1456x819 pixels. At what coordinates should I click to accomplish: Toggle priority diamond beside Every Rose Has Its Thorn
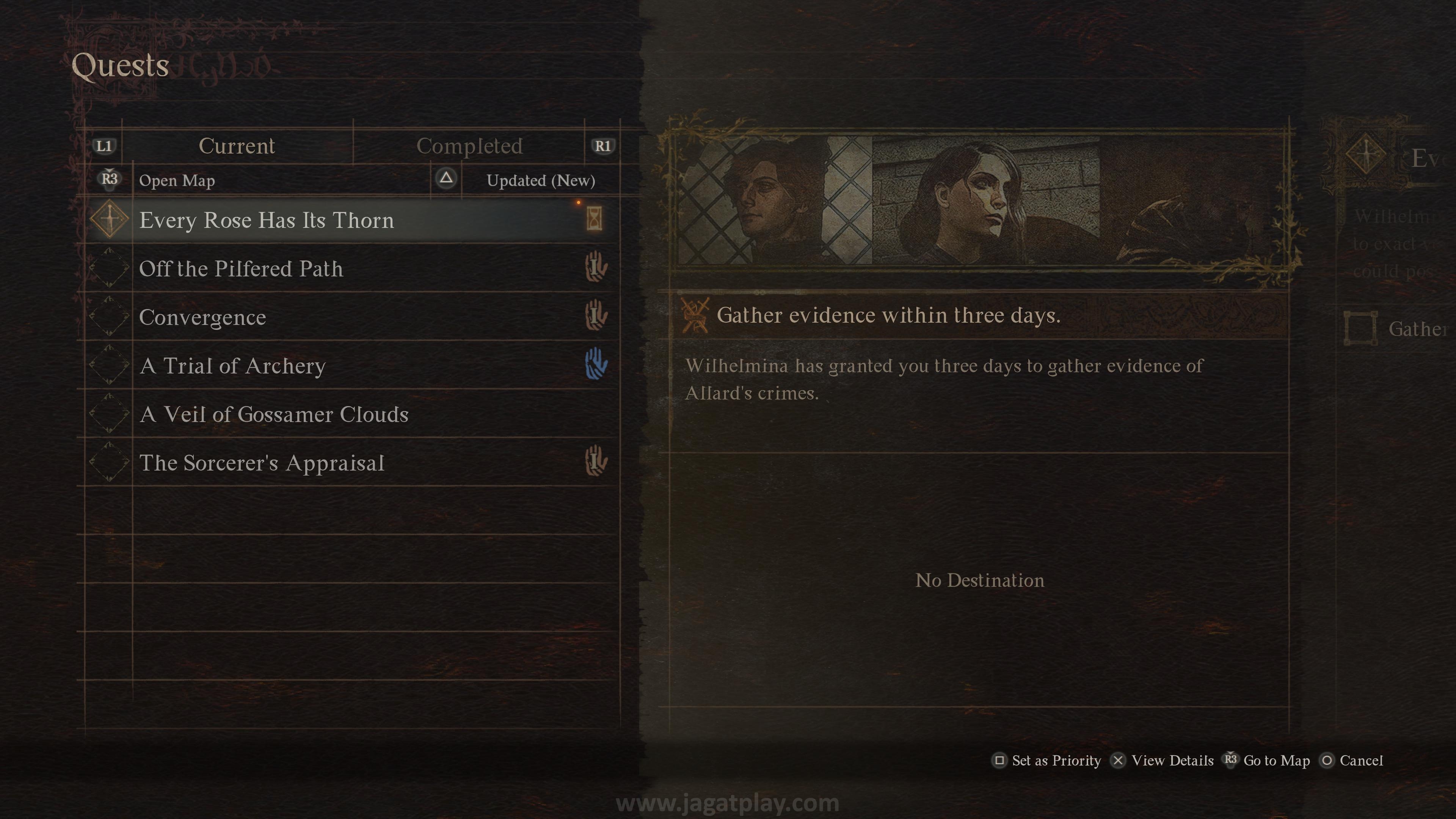coord(110,219)
